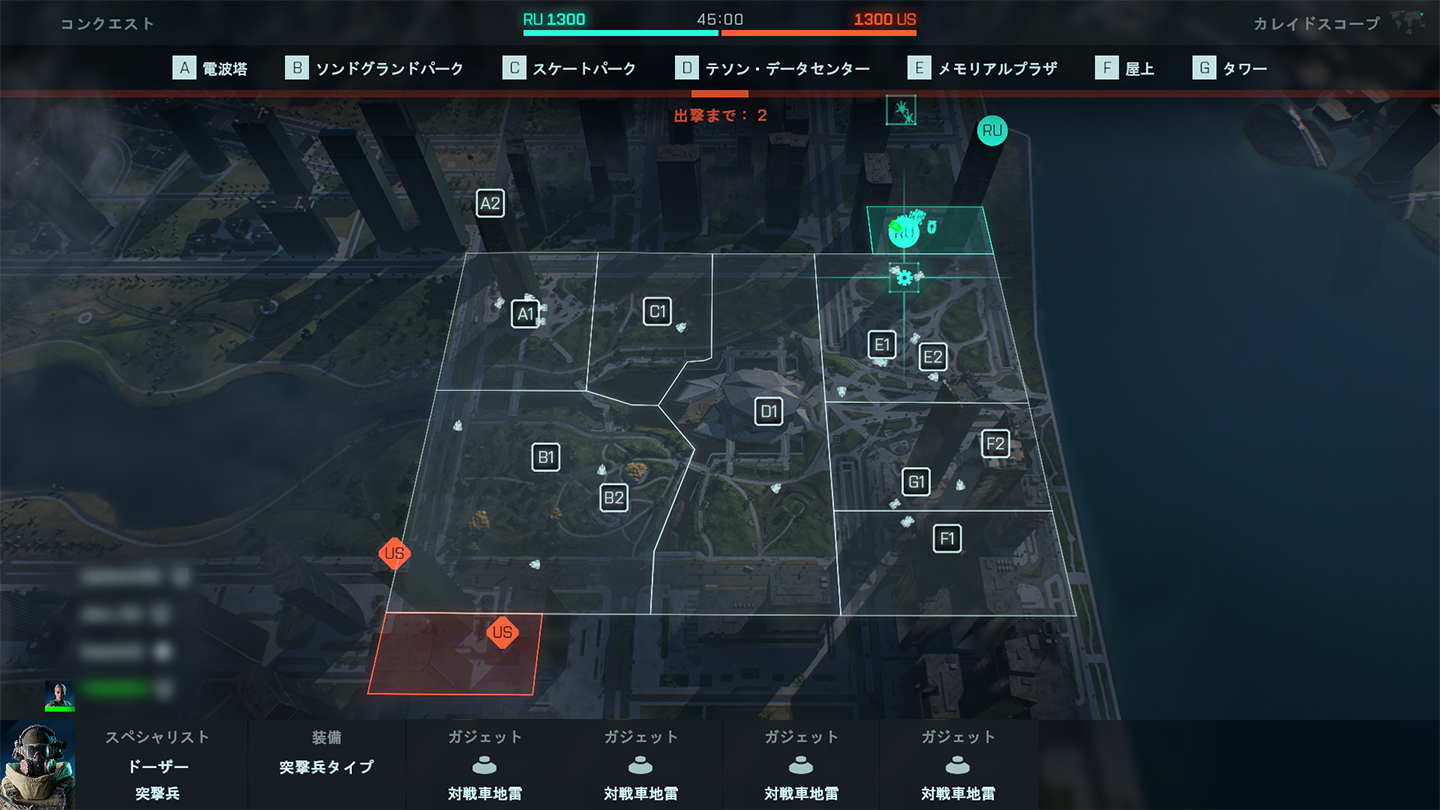Choose the G1 tower marker
The image size is (1440, 810).
tap(916, 482)
